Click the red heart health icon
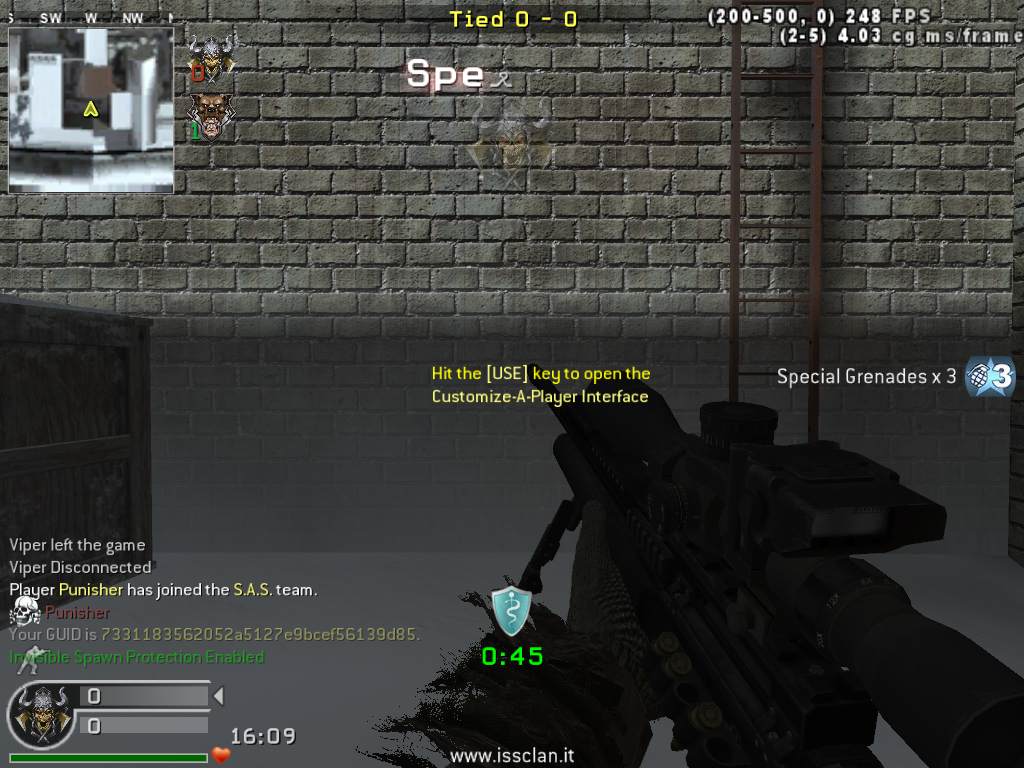The height and width of the screenshot is (768, 1024). [221, 755]
